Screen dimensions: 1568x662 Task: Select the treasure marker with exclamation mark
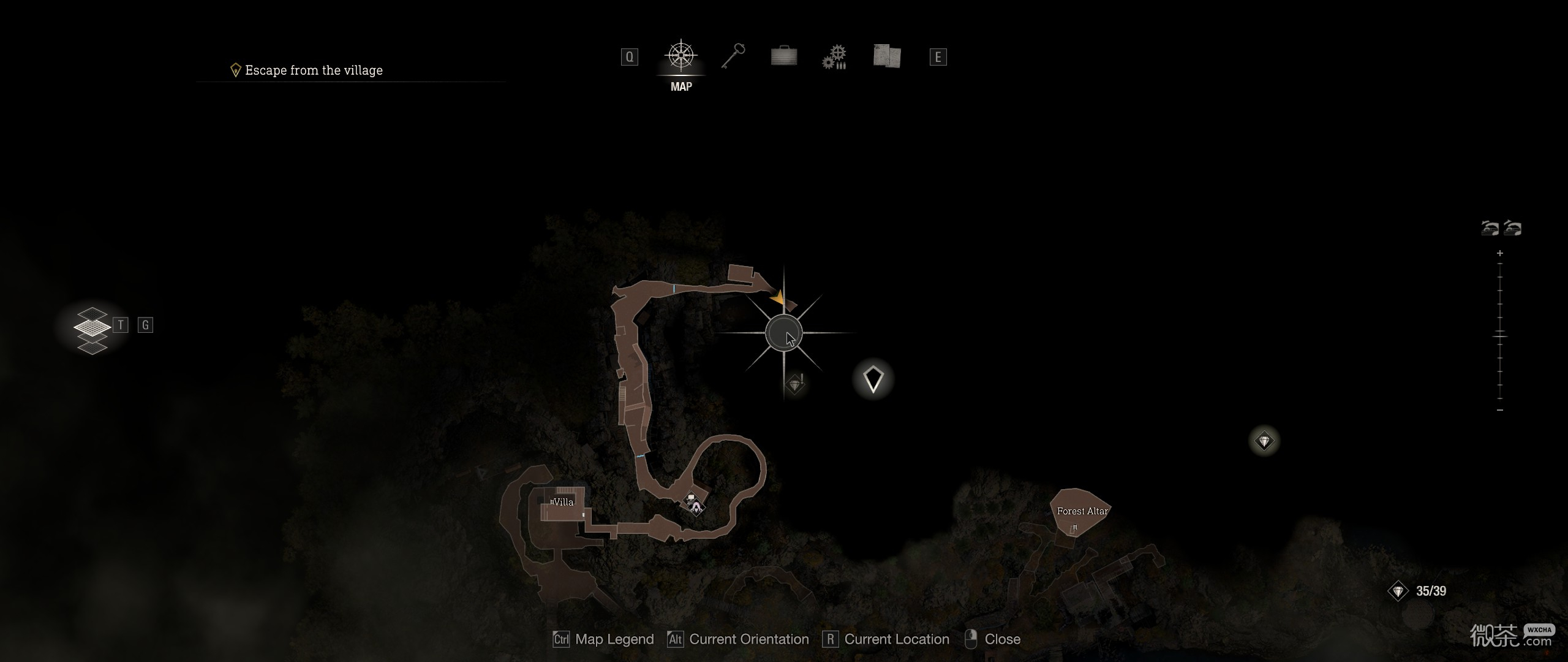tap(795, 385)
